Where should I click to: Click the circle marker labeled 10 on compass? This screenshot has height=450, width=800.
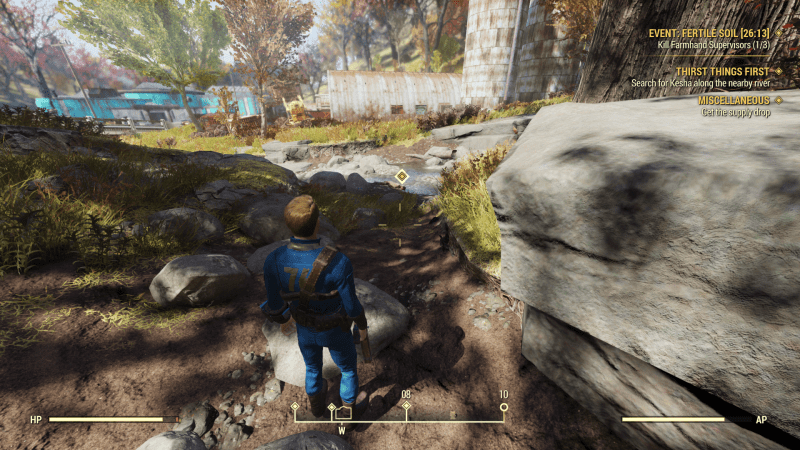504,407
